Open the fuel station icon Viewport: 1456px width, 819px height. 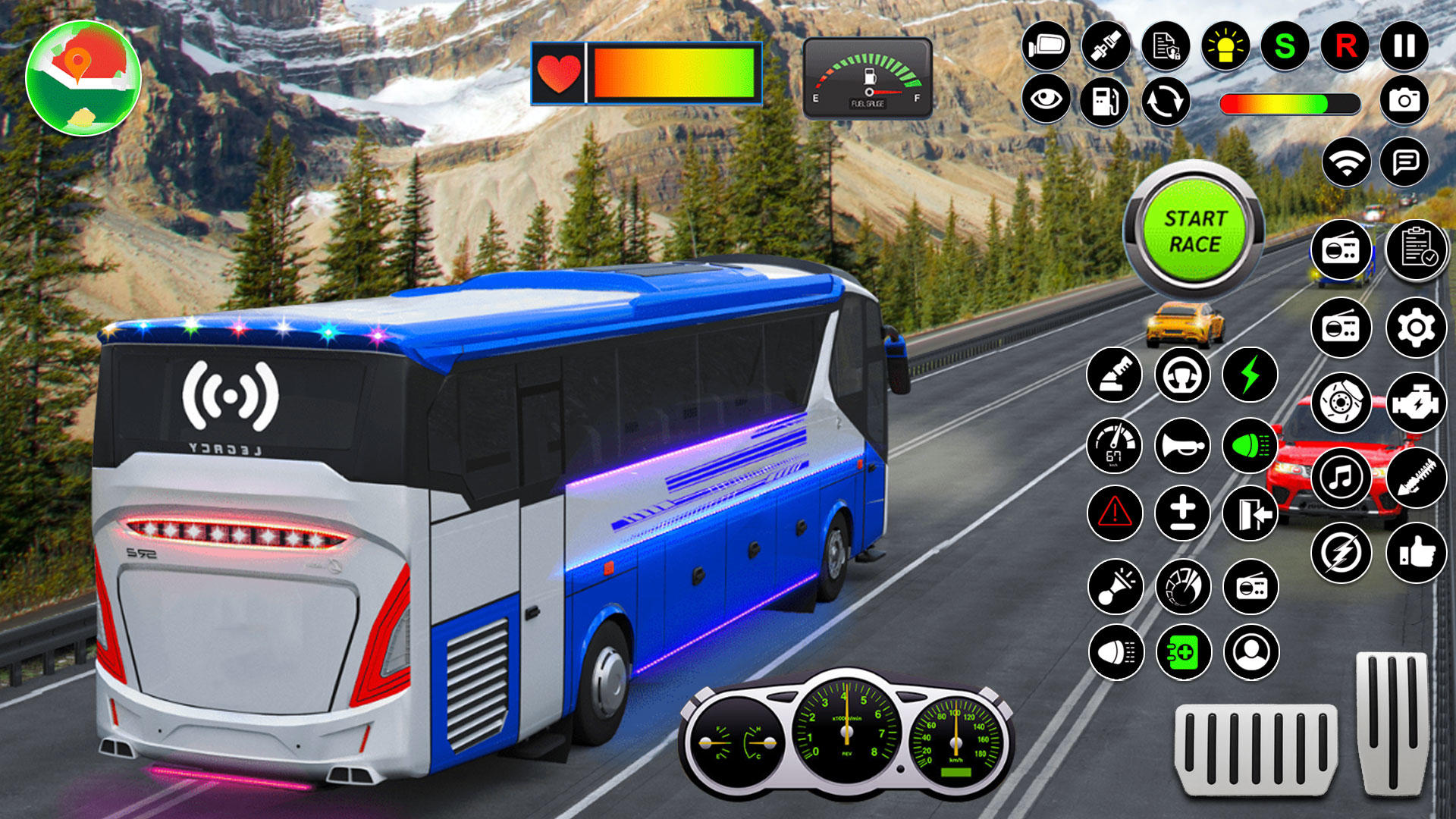click(1104, 100)
